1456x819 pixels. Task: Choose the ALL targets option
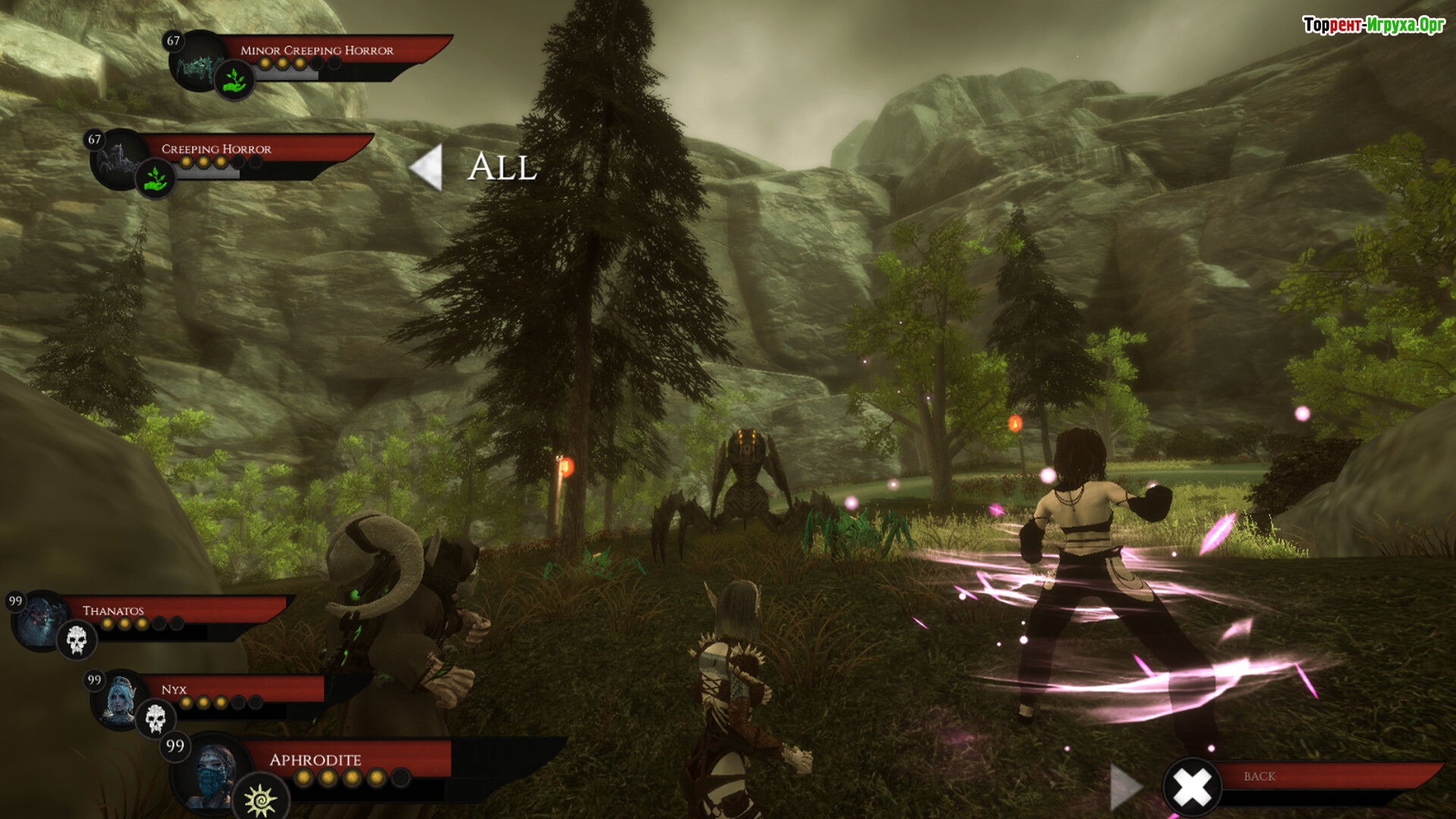503,168
